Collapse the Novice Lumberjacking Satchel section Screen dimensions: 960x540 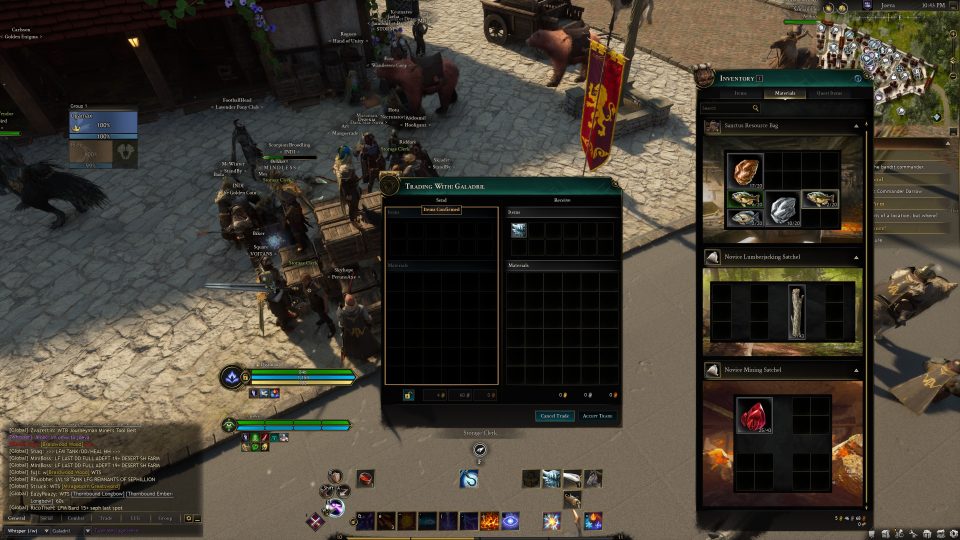click(856, 257)
